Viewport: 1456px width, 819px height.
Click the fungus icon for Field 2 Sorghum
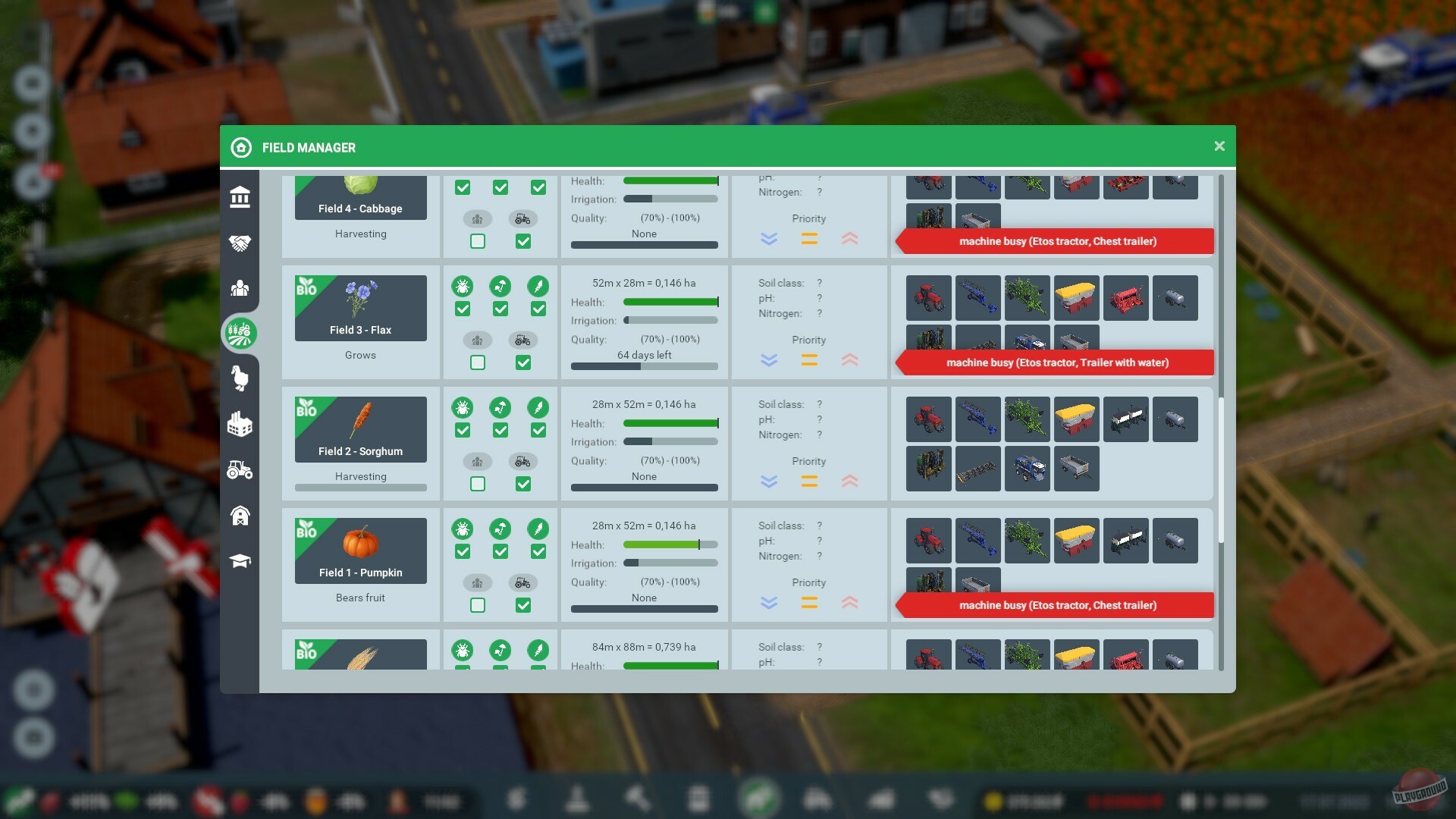click(500, 407)
